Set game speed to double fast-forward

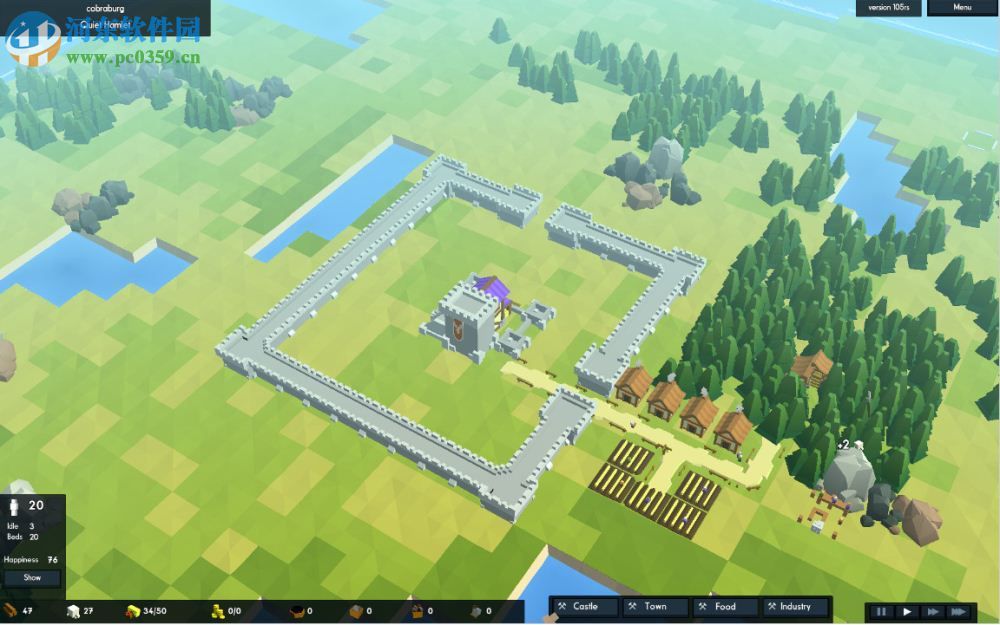(x=932, y=611)
